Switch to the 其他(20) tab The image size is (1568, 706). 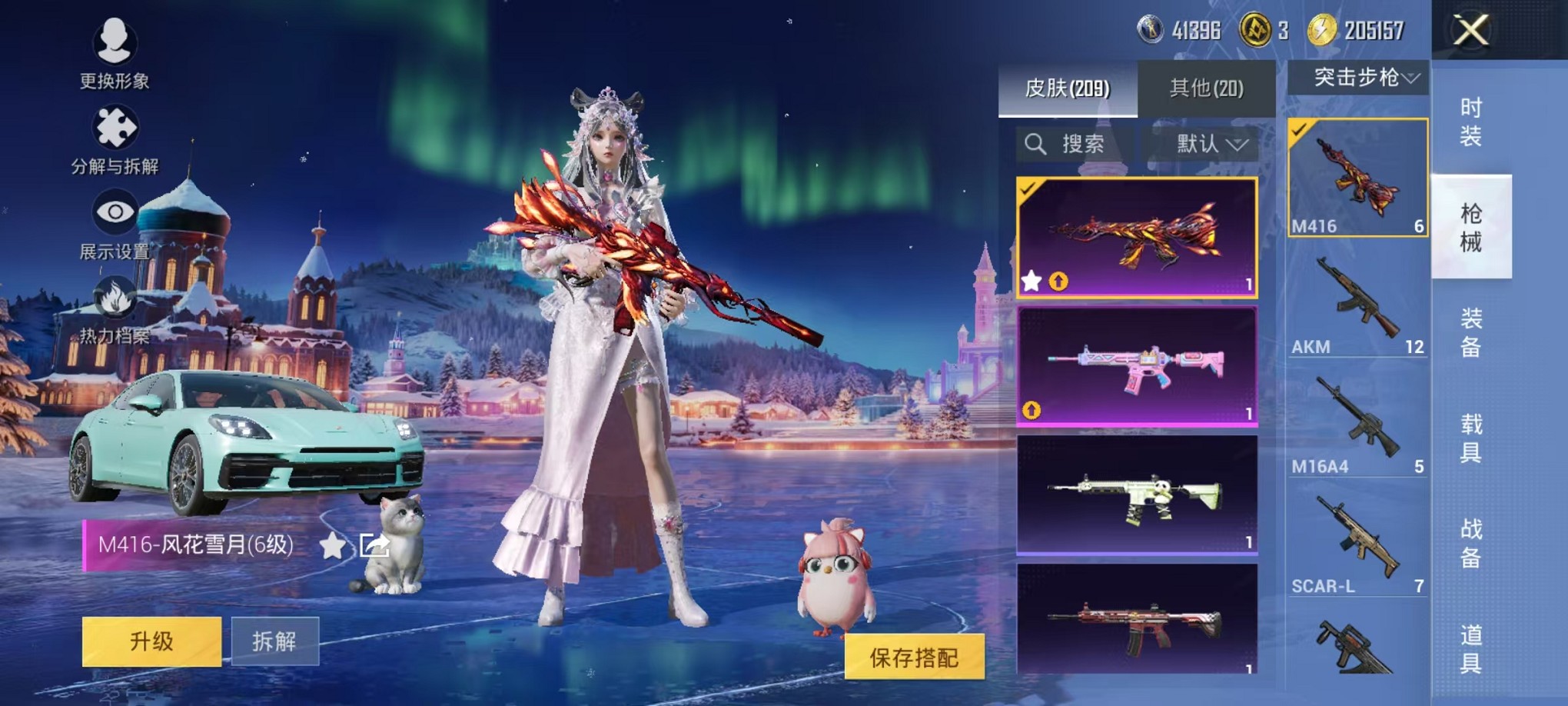[x=1205, y=88]
